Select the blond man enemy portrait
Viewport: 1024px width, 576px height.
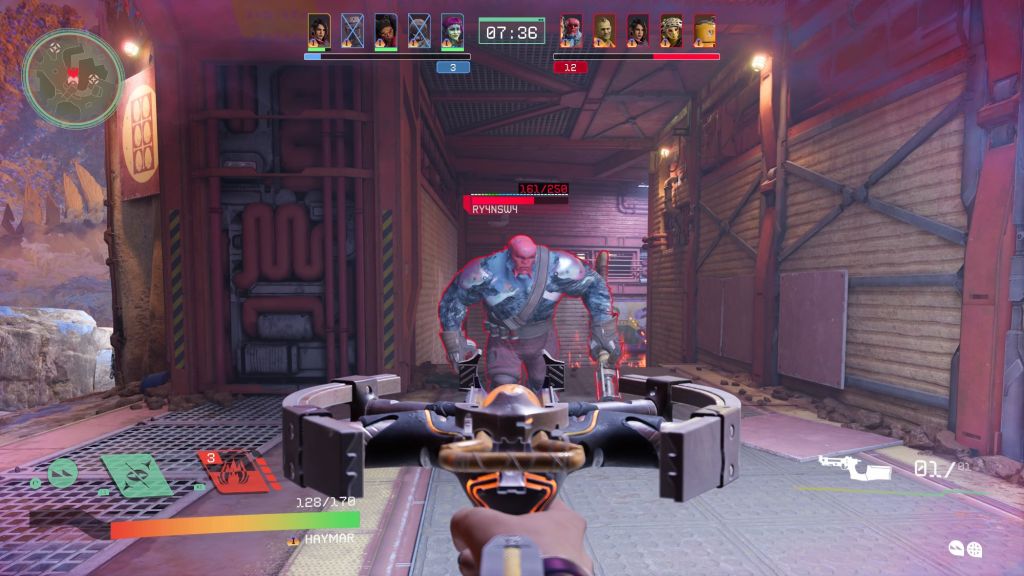click(x=604, y=29)
